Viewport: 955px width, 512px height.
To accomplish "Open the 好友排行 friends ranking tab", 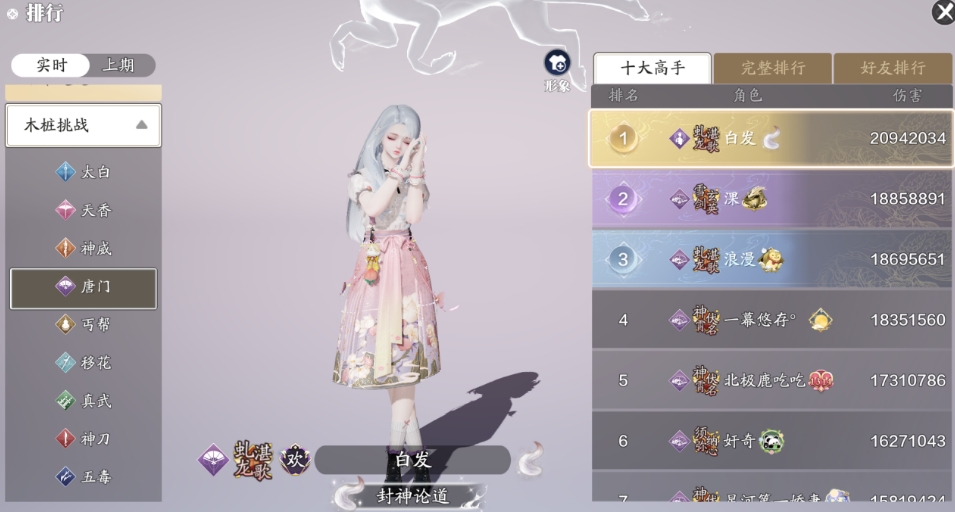I will pyautogui.click(x=892, y=68).
